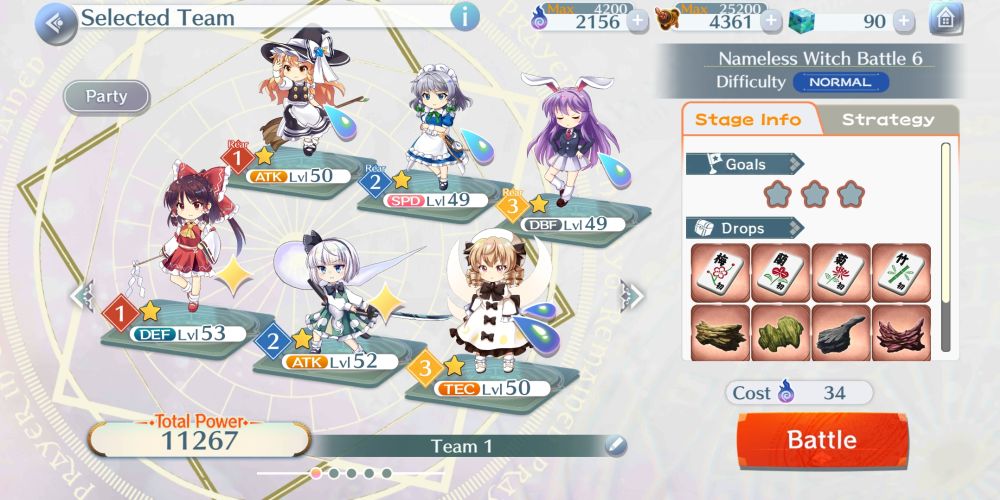Go back using the arrow beside Selected Team
This screenshot has width=1000, height=500.
pos(56,21)
